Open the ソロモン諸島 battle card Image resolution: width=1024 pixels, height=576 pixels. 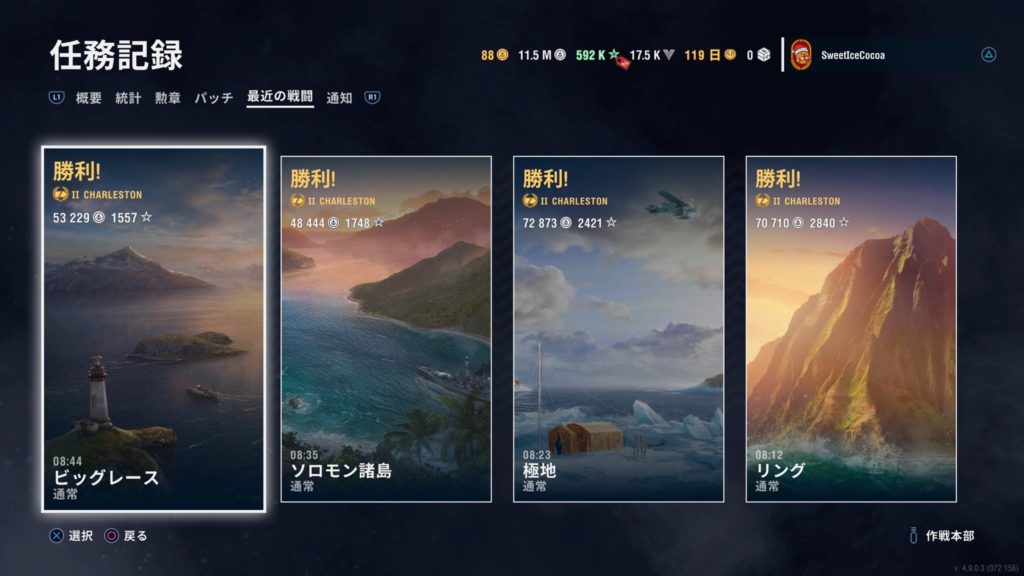[386, 329]
